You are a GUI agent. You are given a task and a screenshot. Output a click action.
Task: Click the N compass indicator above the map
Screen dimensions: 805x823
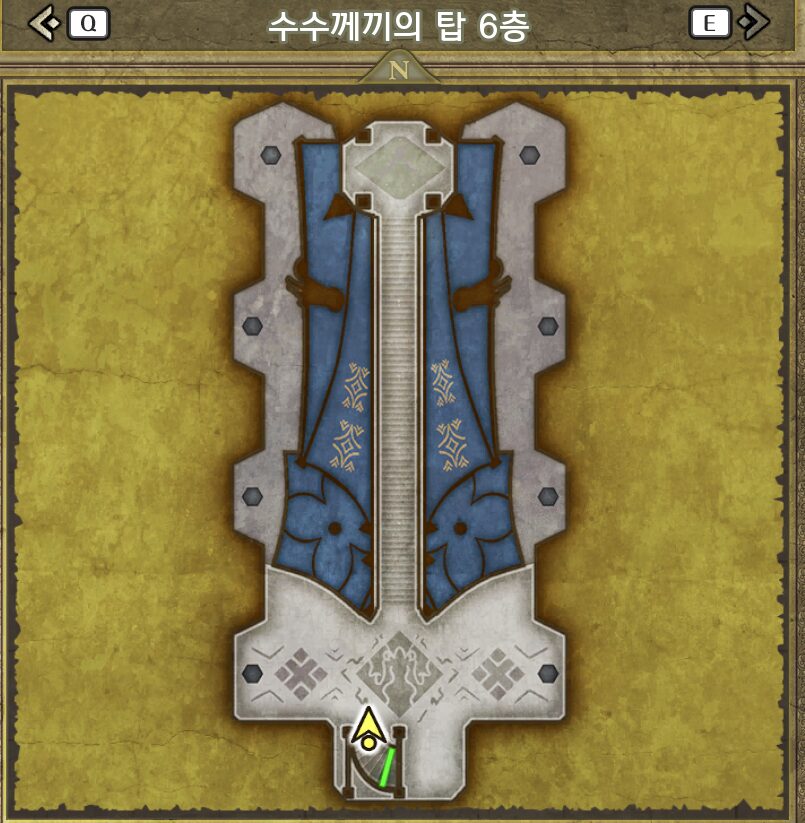pyautogui.click(x=400, y=71)
